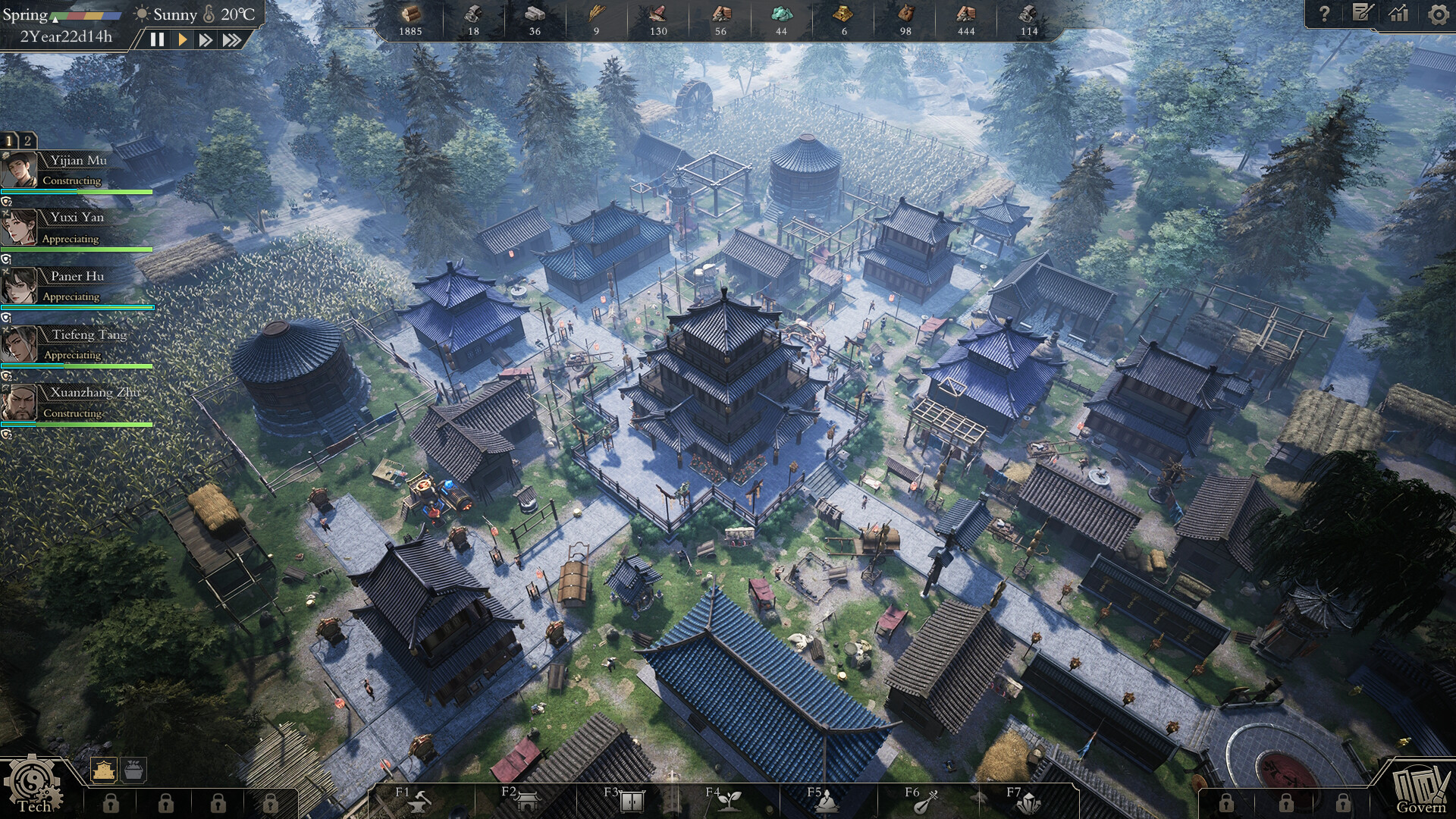1456x819 pixels.
Task: Open the journal quill-and-paper icon
Action: click(x=1362, y=12)
